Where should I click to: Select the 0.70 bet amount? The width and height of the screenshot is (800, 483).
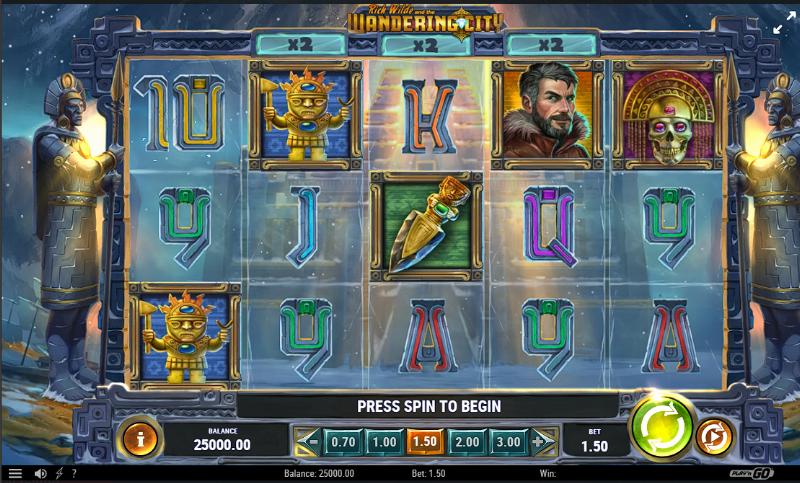pyautogui.click(x=343, y=441)
